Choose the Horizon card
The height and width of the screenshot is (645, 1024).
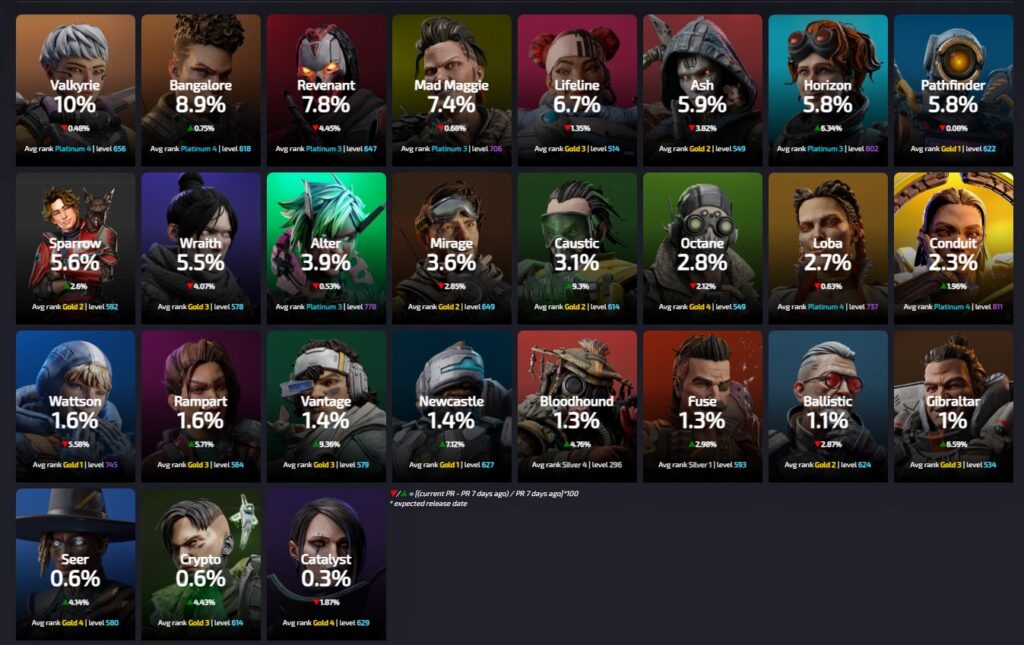(x=828, y=90)
